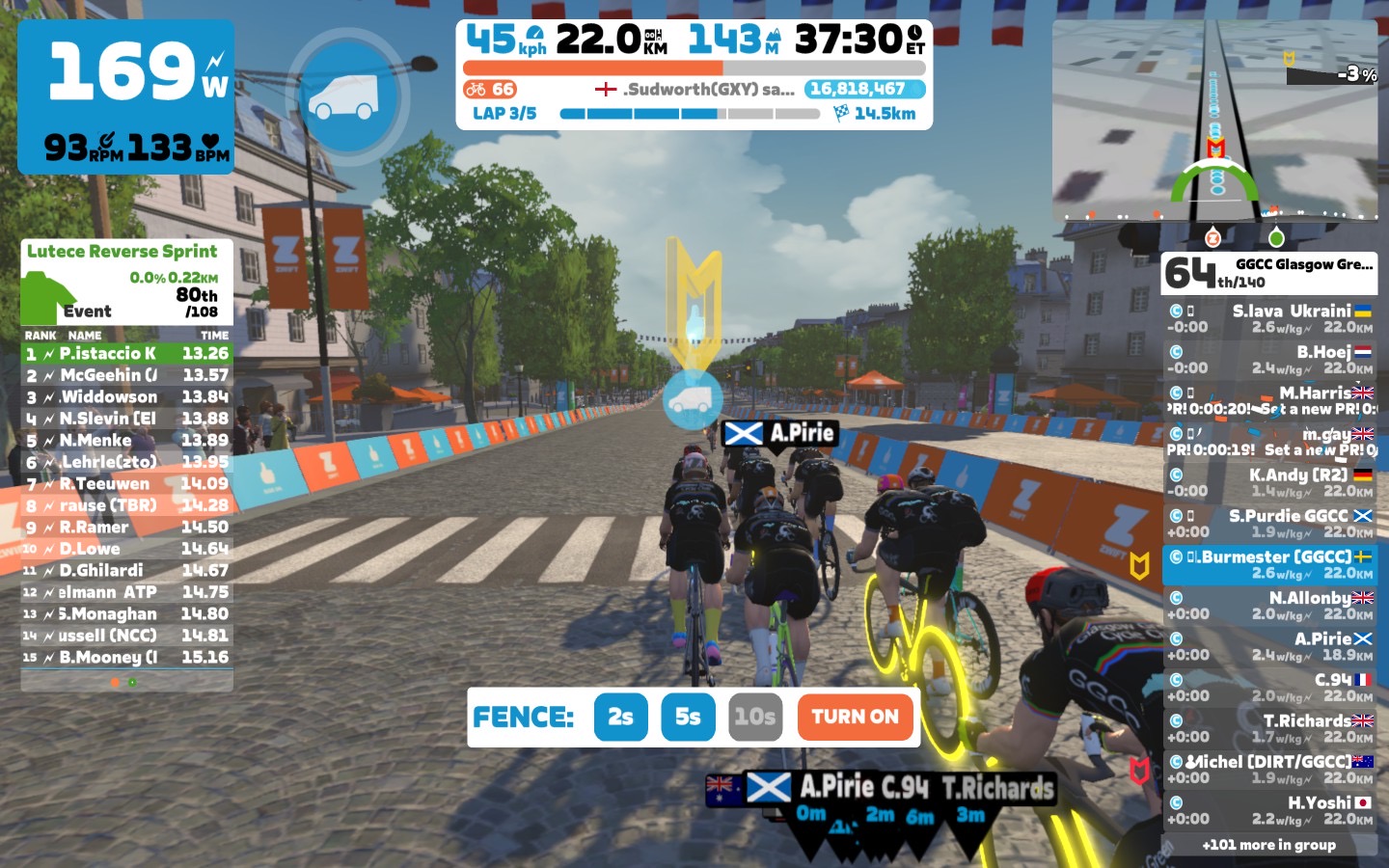Image resolution: width=1389 pixels, height=868 pixels.
Task: Select the 10s fence distance
Action: pyautogui.click(x=754, y=718)
